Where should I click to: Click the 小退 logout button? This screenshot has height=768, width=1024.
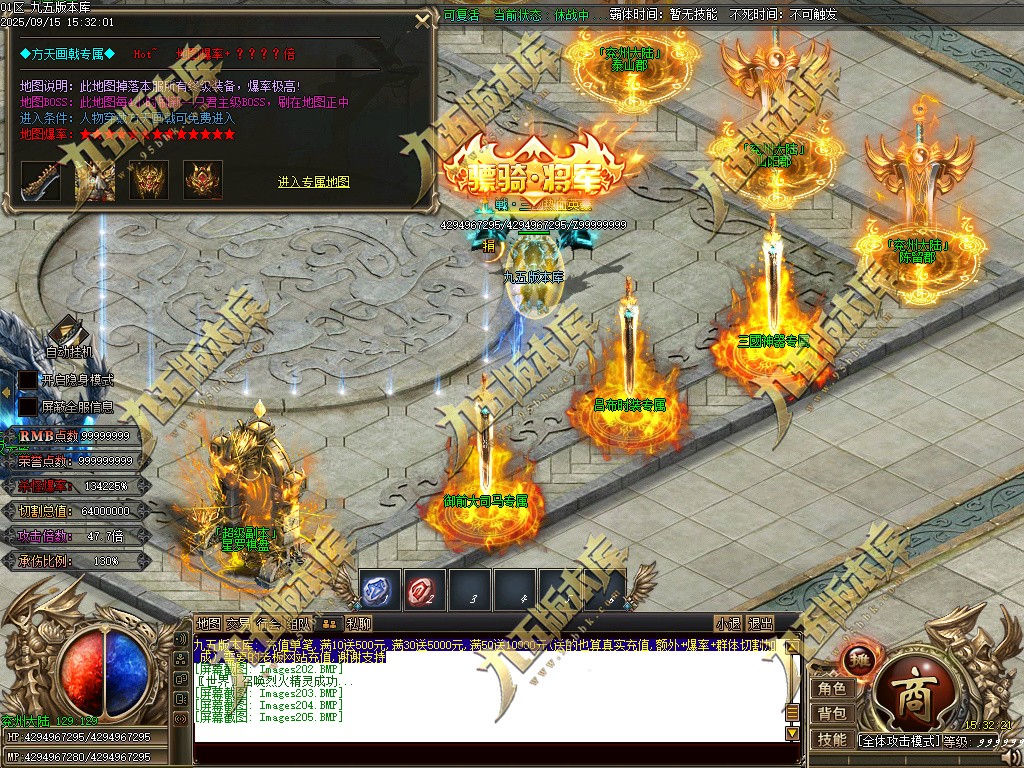728,624
